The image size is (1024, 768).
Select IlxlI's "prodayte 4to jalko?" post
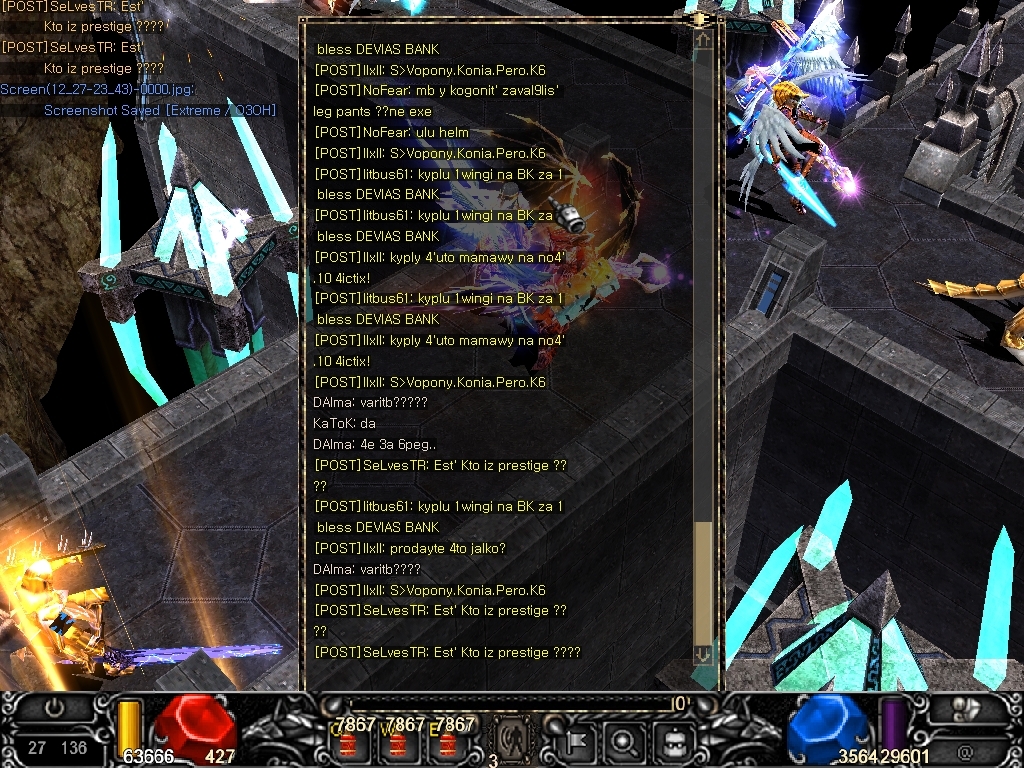pyautogui.click(x=410, y=548)
